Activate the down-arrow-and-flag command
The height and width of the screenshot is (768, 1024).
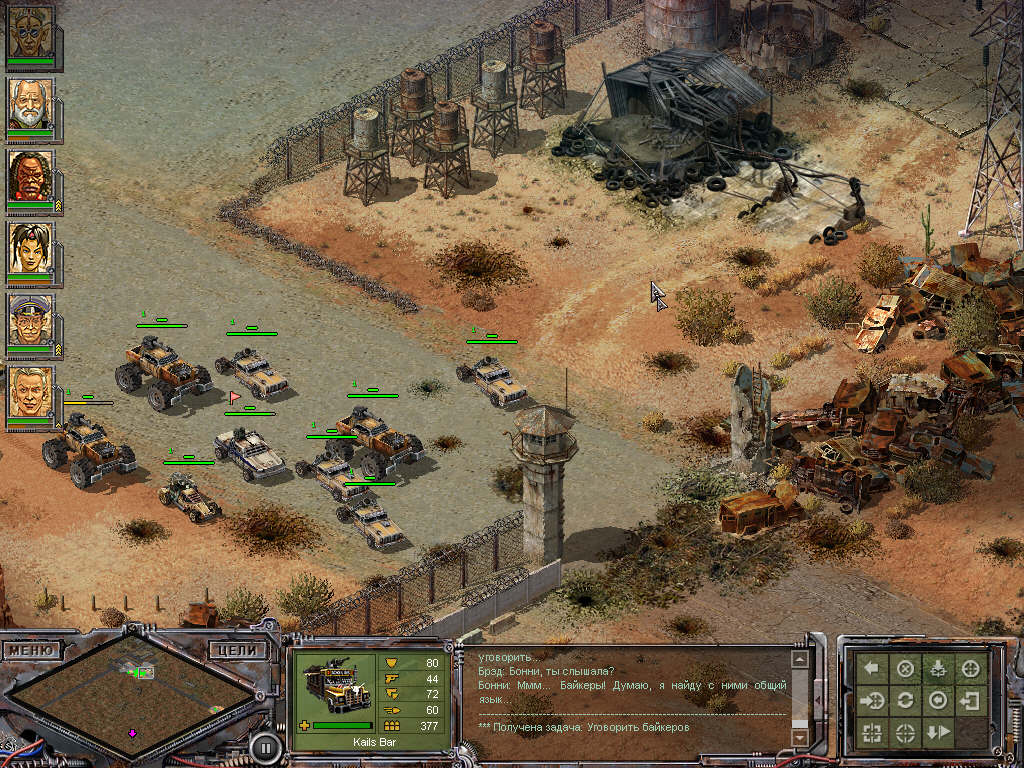(937, 732)
